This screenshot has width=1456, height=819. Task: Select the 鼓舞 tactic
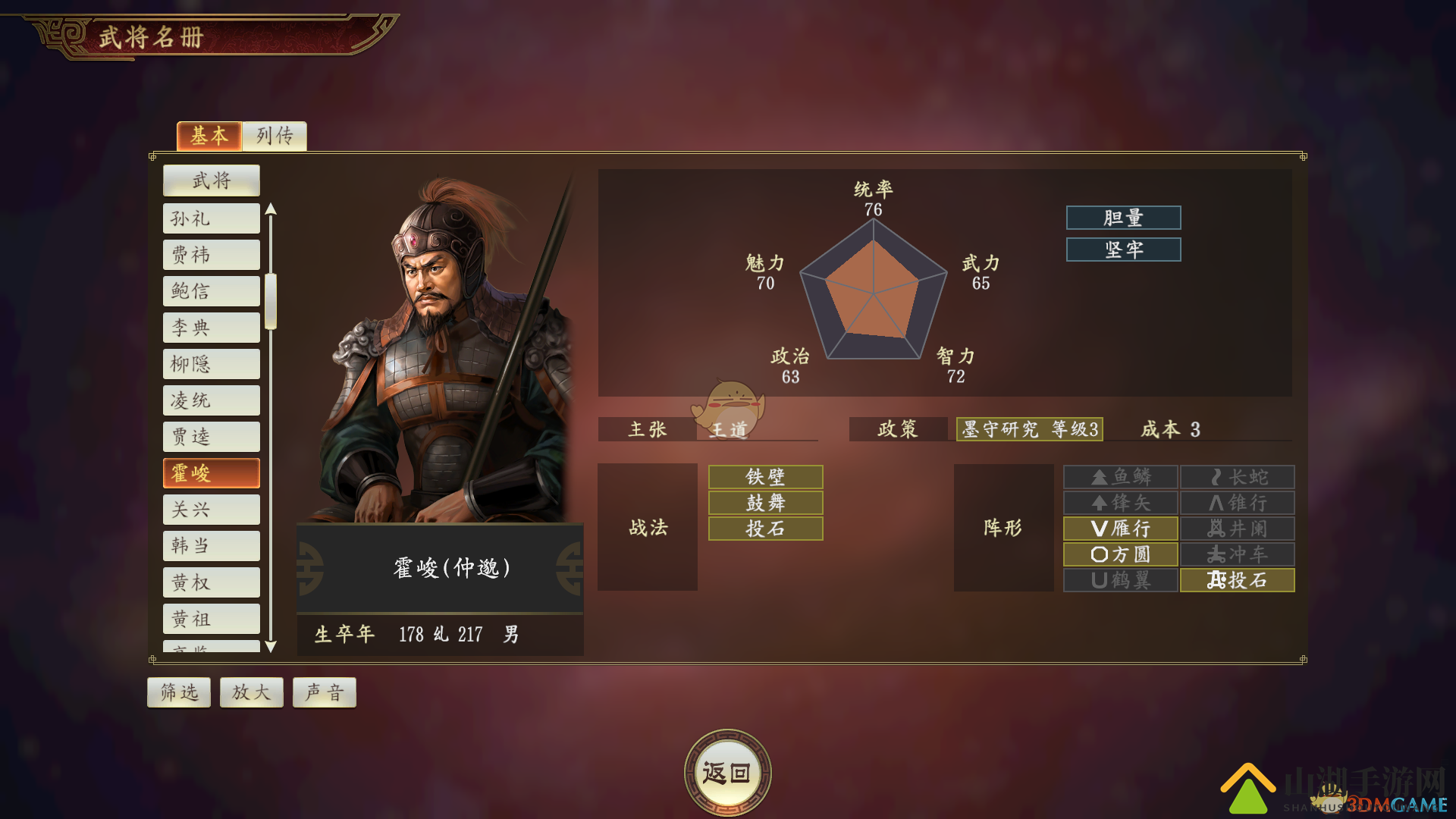click(x=765, y=503)
